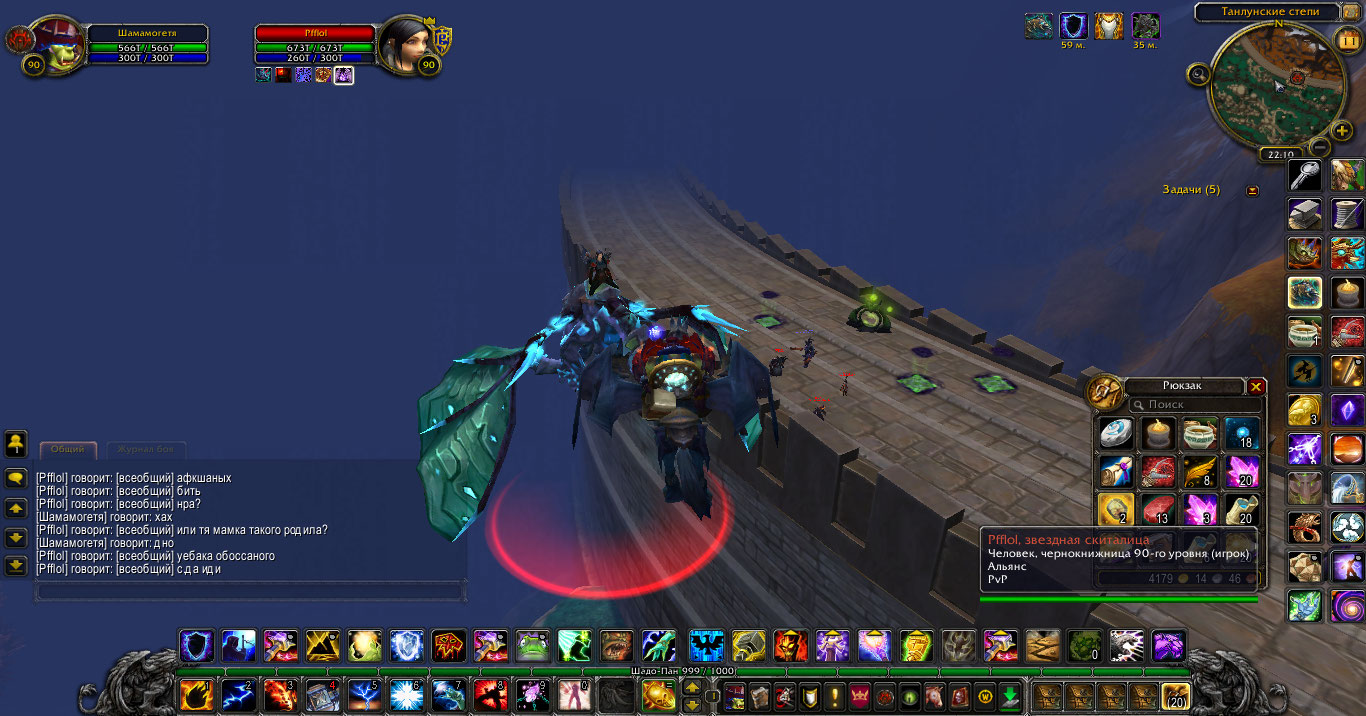Close the Рюкзак backpack window

click(1257, 387)
